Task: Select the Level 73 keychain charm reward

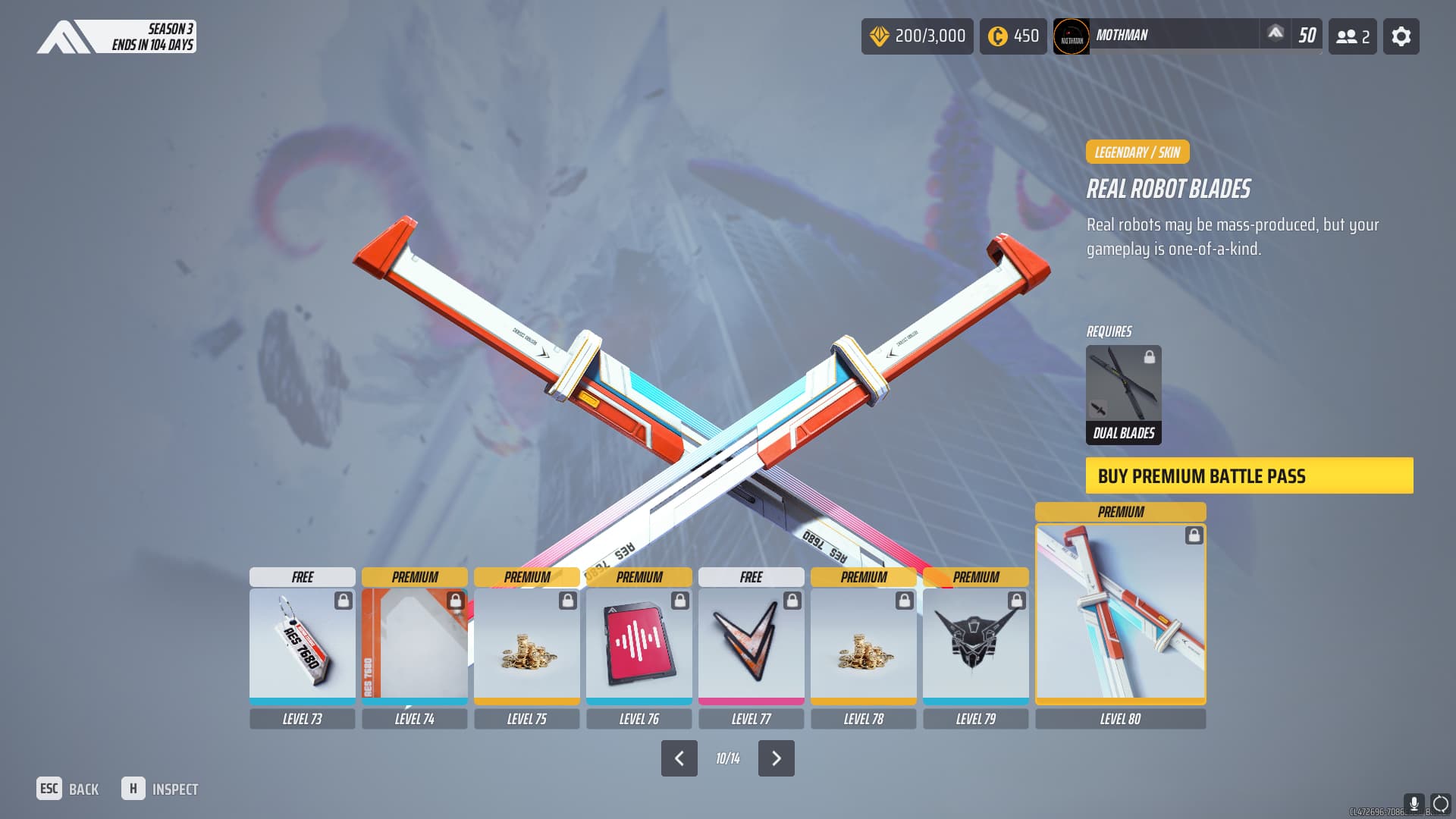Action: point(302,645)
